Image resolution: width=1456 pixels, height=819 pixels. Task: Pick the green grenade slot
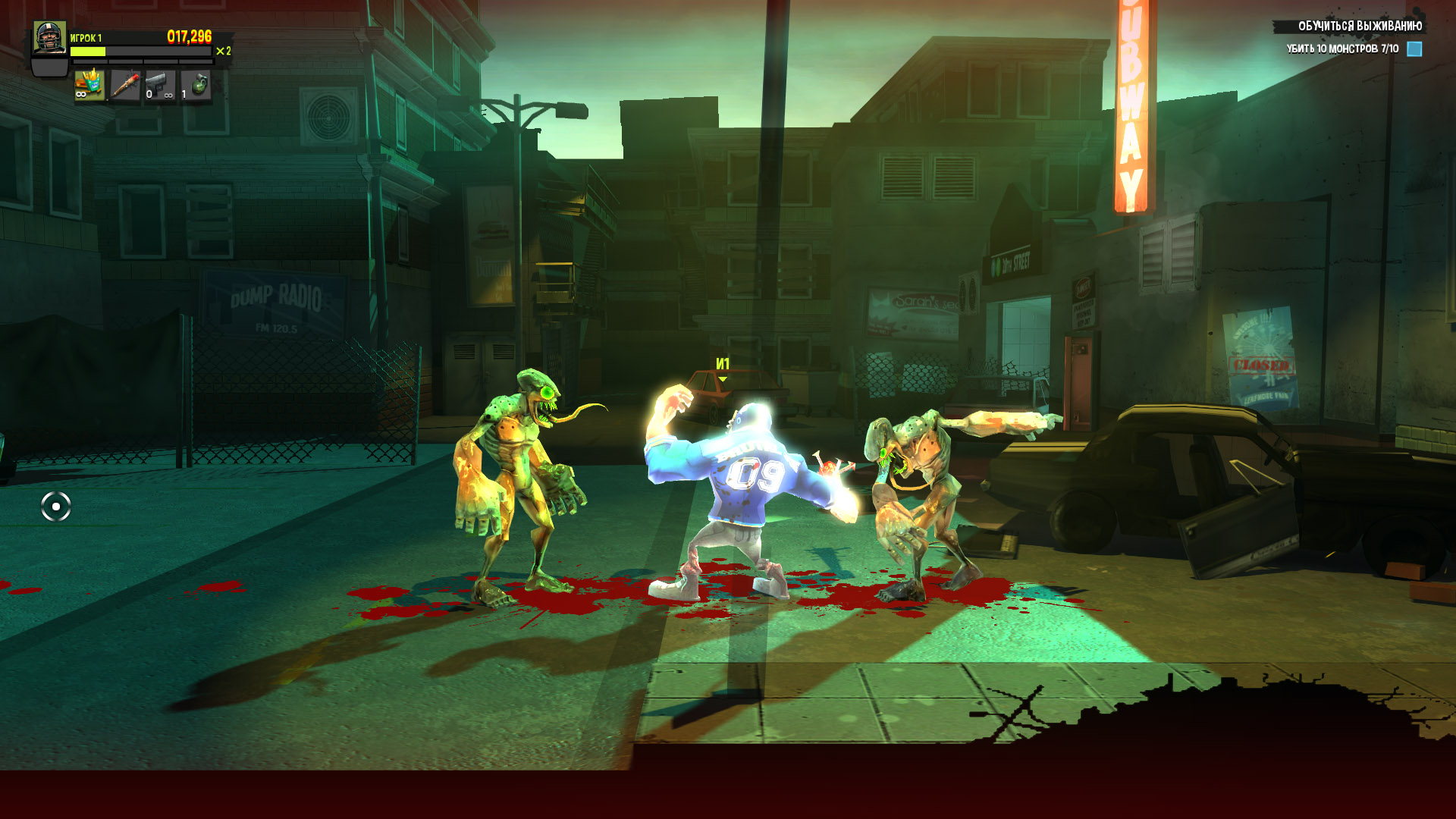pyautogui.click(x=196, y=85)
